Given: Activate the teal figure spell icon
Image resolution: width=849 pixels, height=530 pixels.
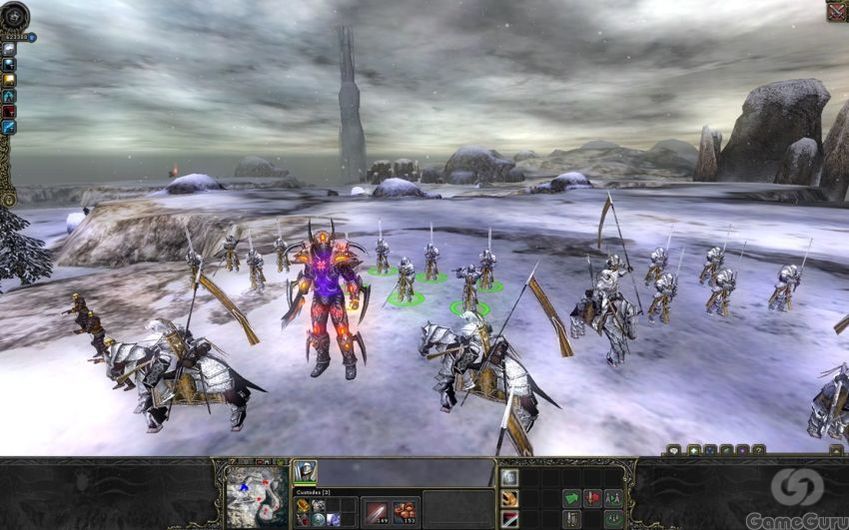Looking at the screenshot, I should click(x=9, y=96).
